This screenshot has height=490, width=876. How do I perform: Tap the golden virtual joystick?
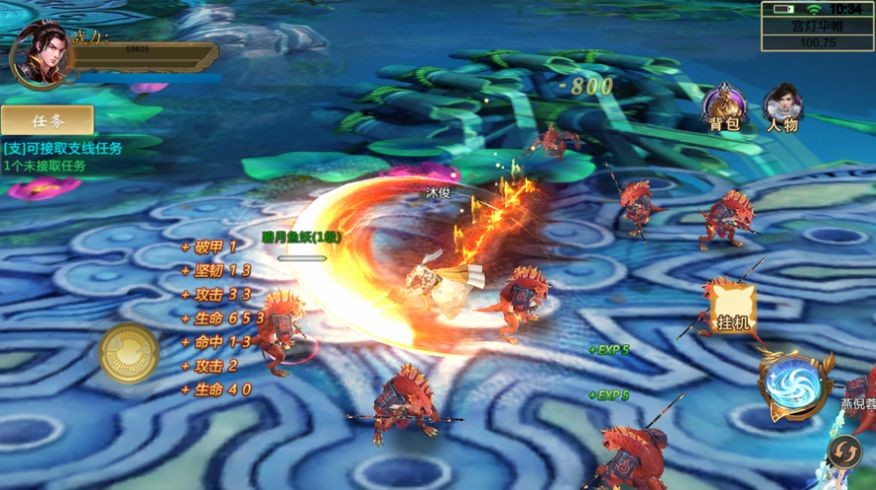click(129, 353)
